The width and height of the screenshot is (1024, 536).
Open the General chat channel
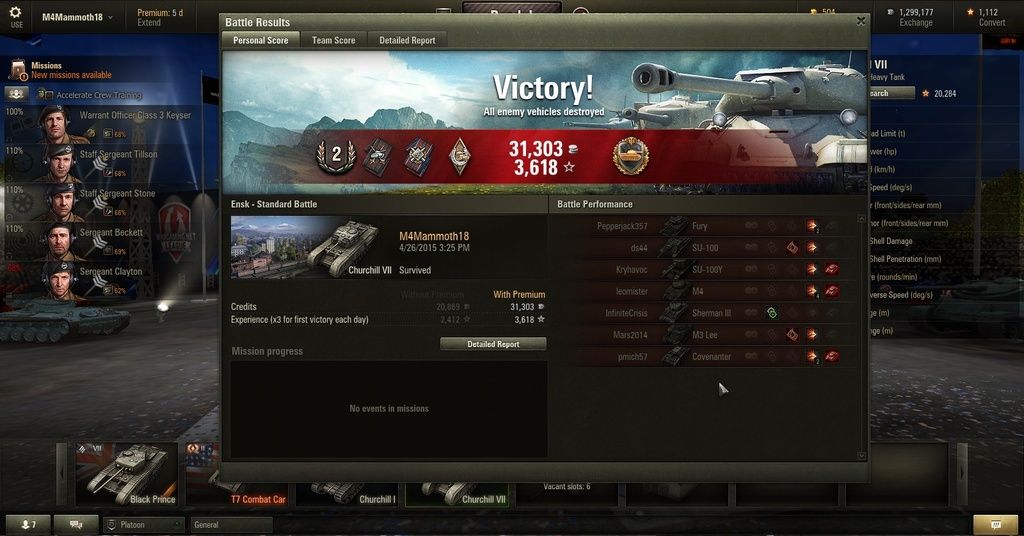coord(230,525)
